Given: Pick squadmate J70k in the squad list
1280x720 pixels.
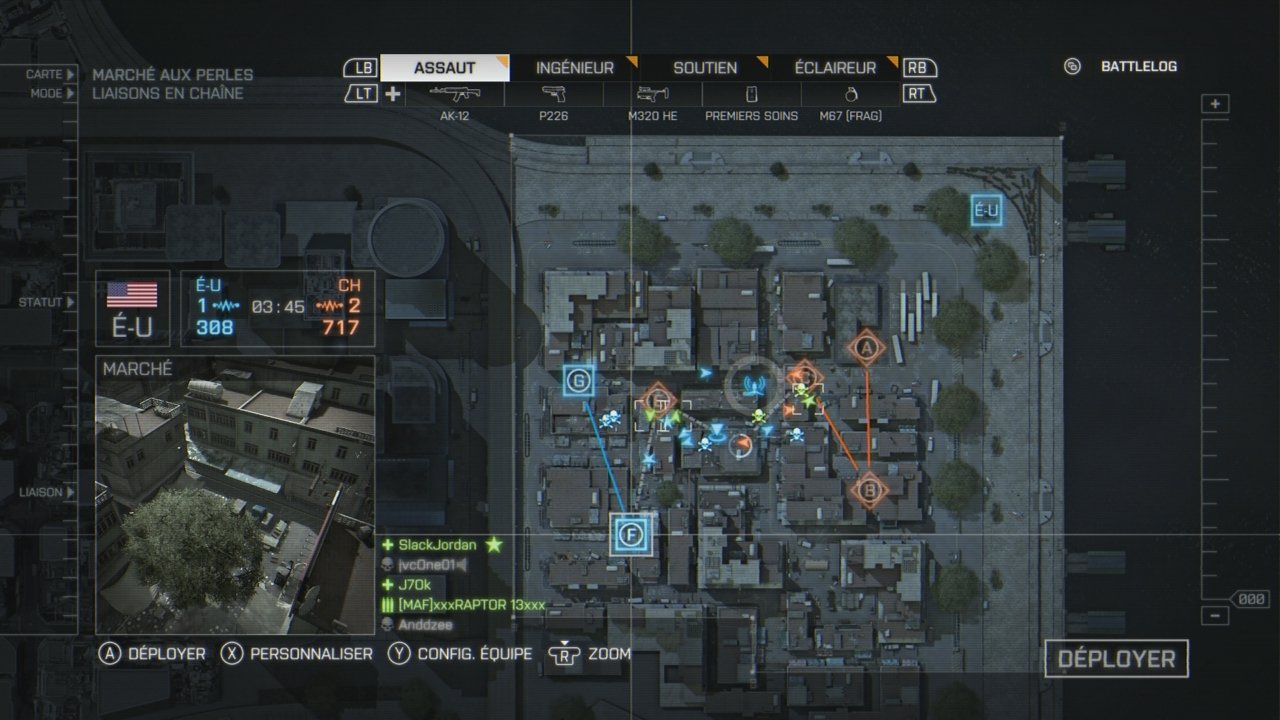Looking at the screenshot, I should (x=414, y=585).
